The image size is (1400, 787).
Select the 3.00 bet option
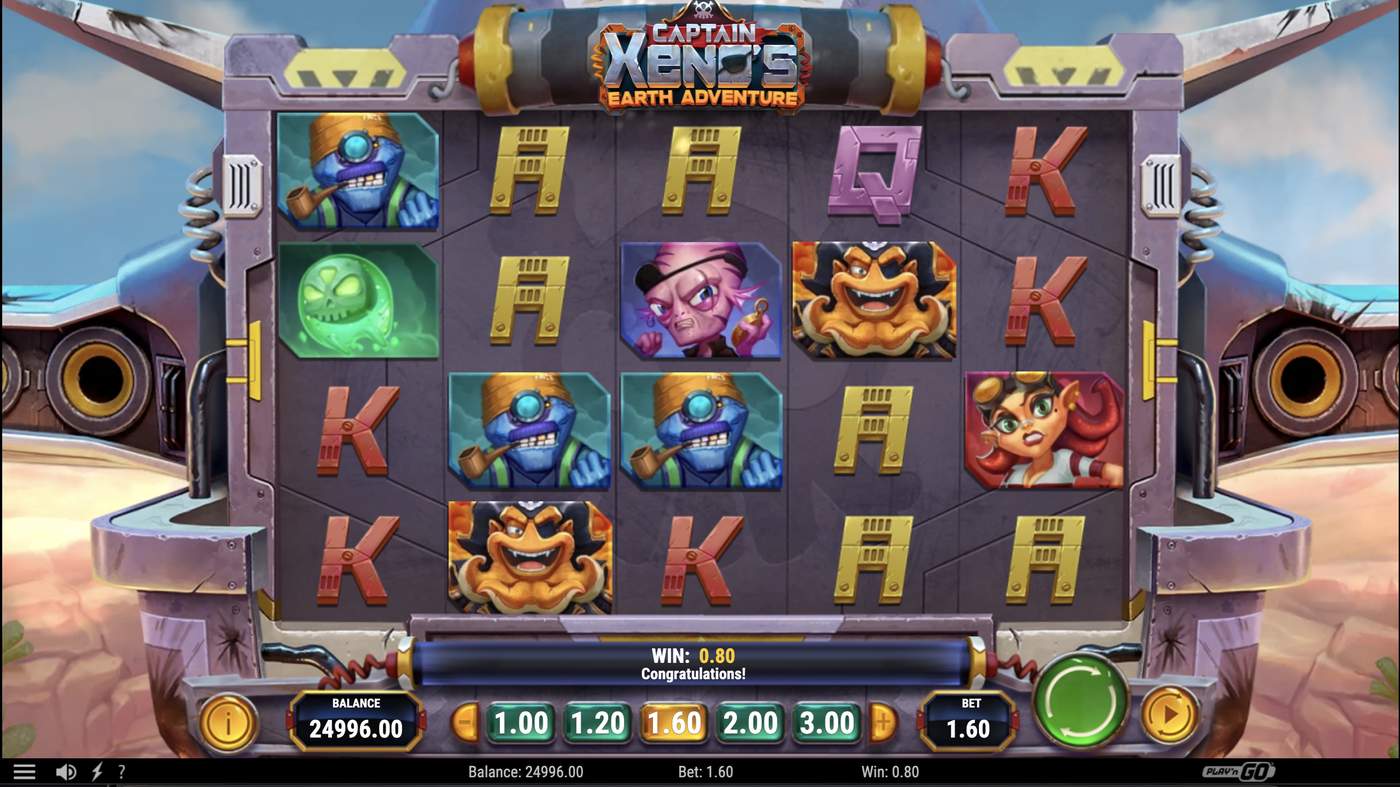tap(826, 721)
